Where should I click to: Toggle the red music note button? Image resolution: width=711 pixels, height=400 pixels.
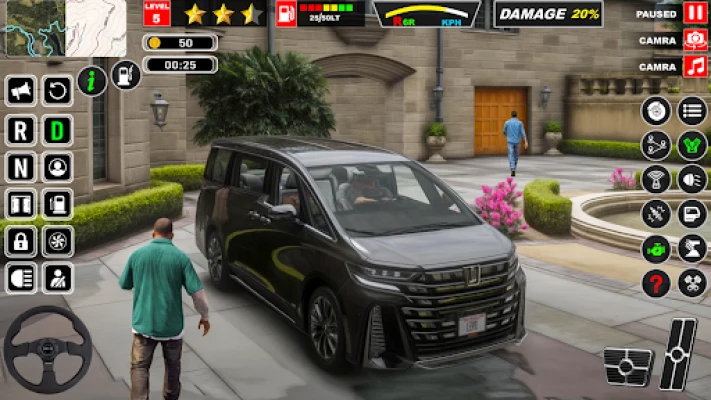[695, 67]
